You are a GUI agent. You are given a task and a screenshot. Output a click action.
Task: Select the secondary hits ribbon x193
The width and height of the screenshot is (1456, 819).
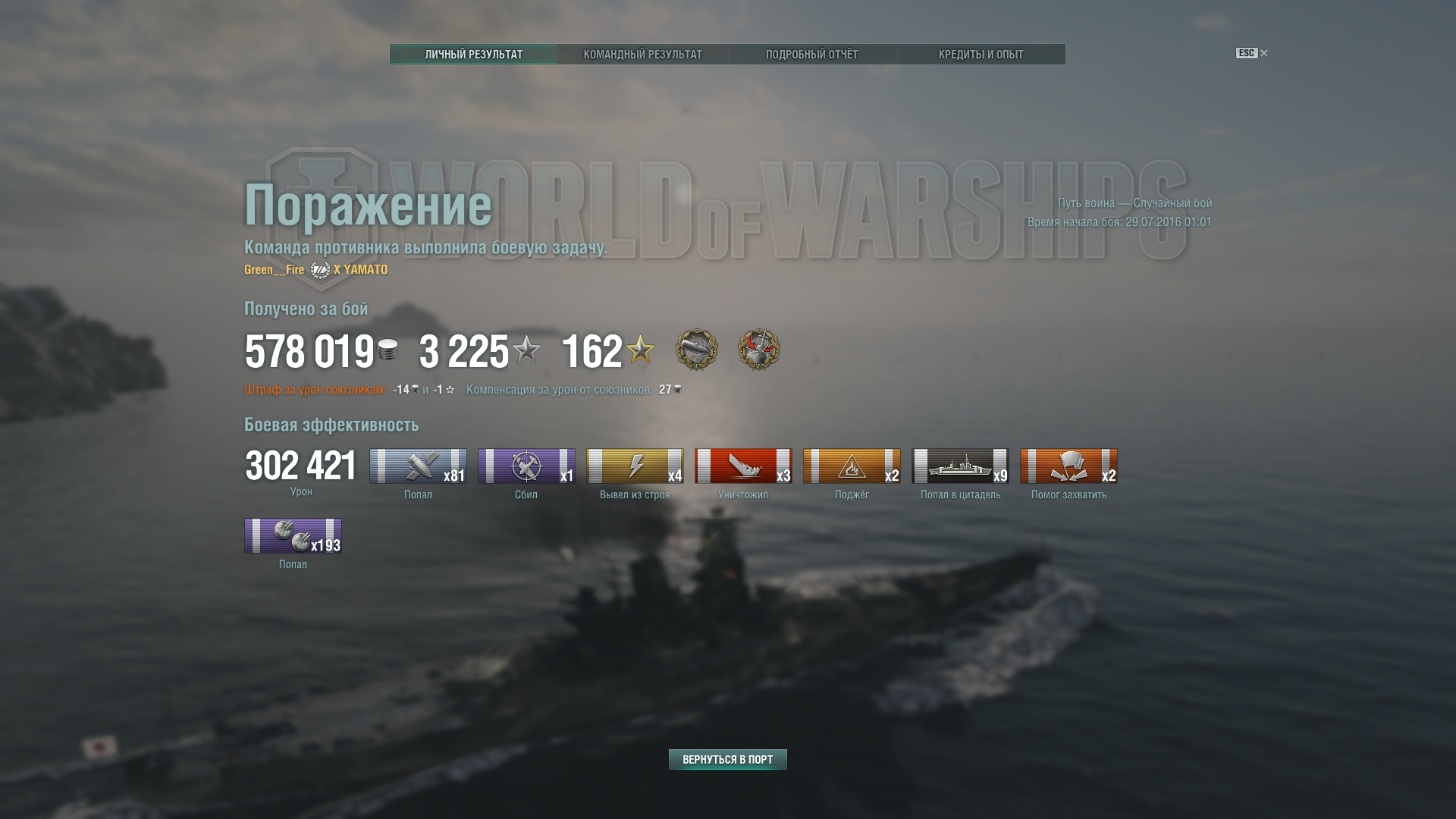click(x=293, y=535)
